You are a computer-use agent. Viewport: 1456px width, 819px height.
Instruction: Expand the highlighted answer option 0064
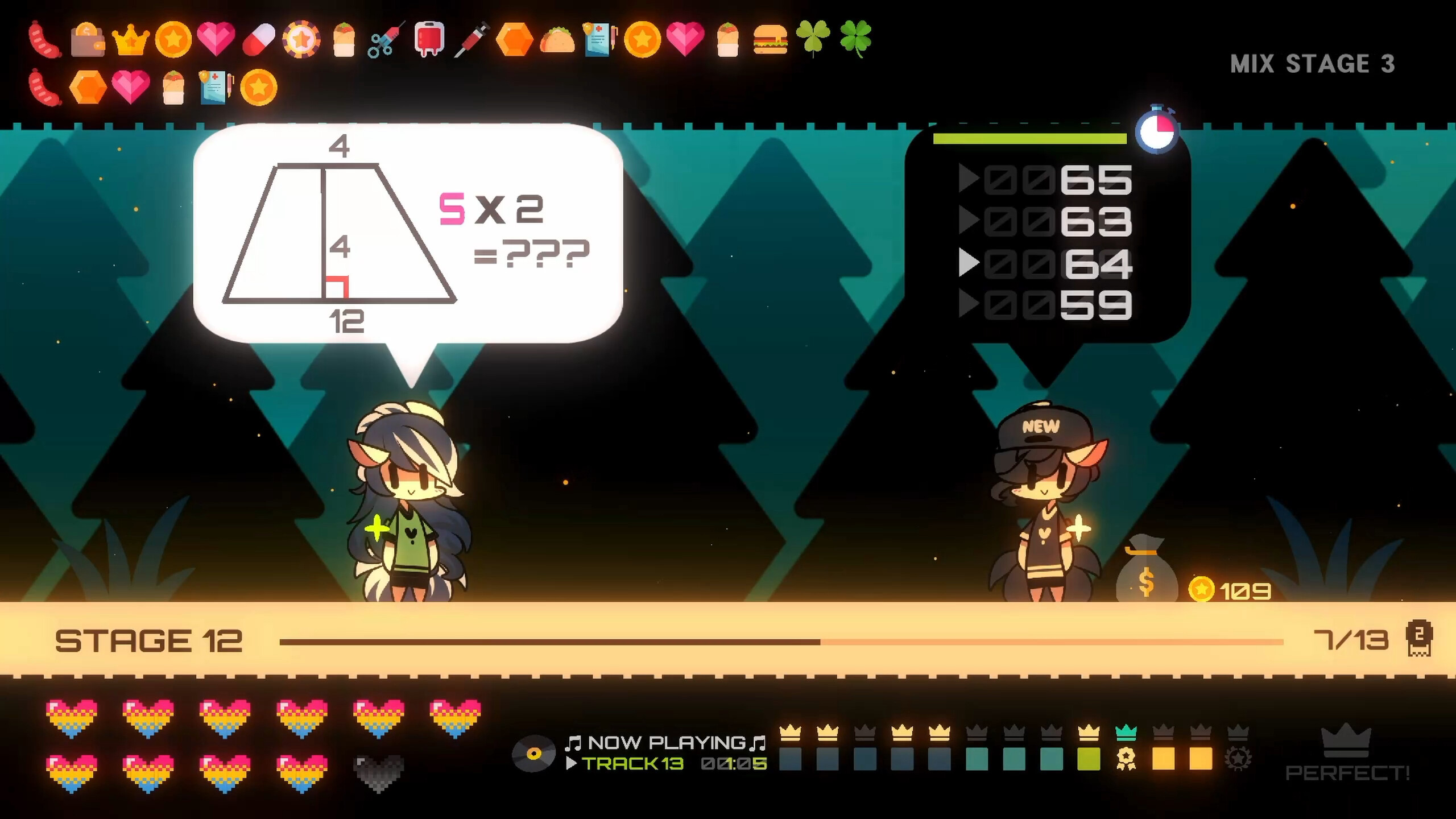1046,263
